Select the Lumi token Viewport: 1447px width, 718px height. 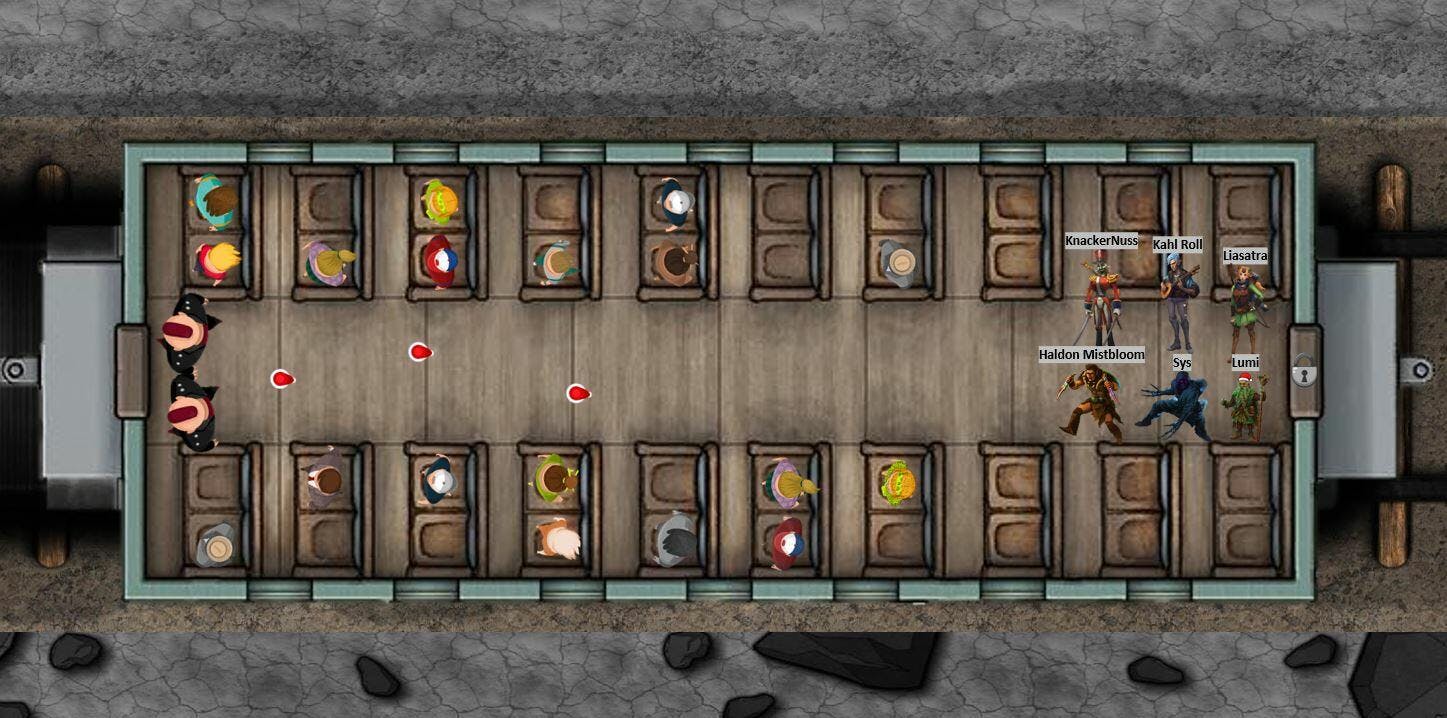1245,408
